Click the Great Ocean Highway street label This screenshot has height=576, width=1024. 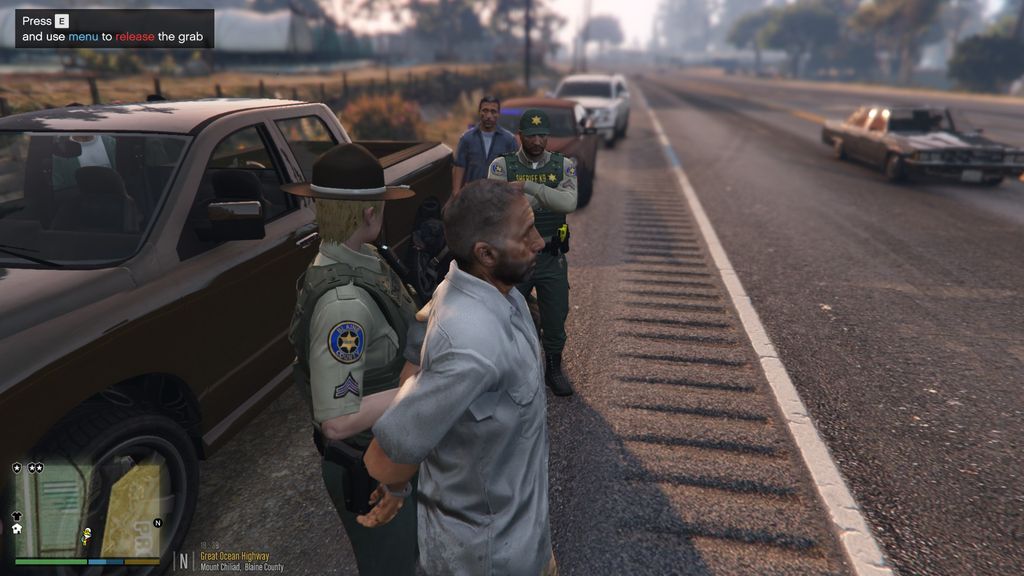[234, 556]
